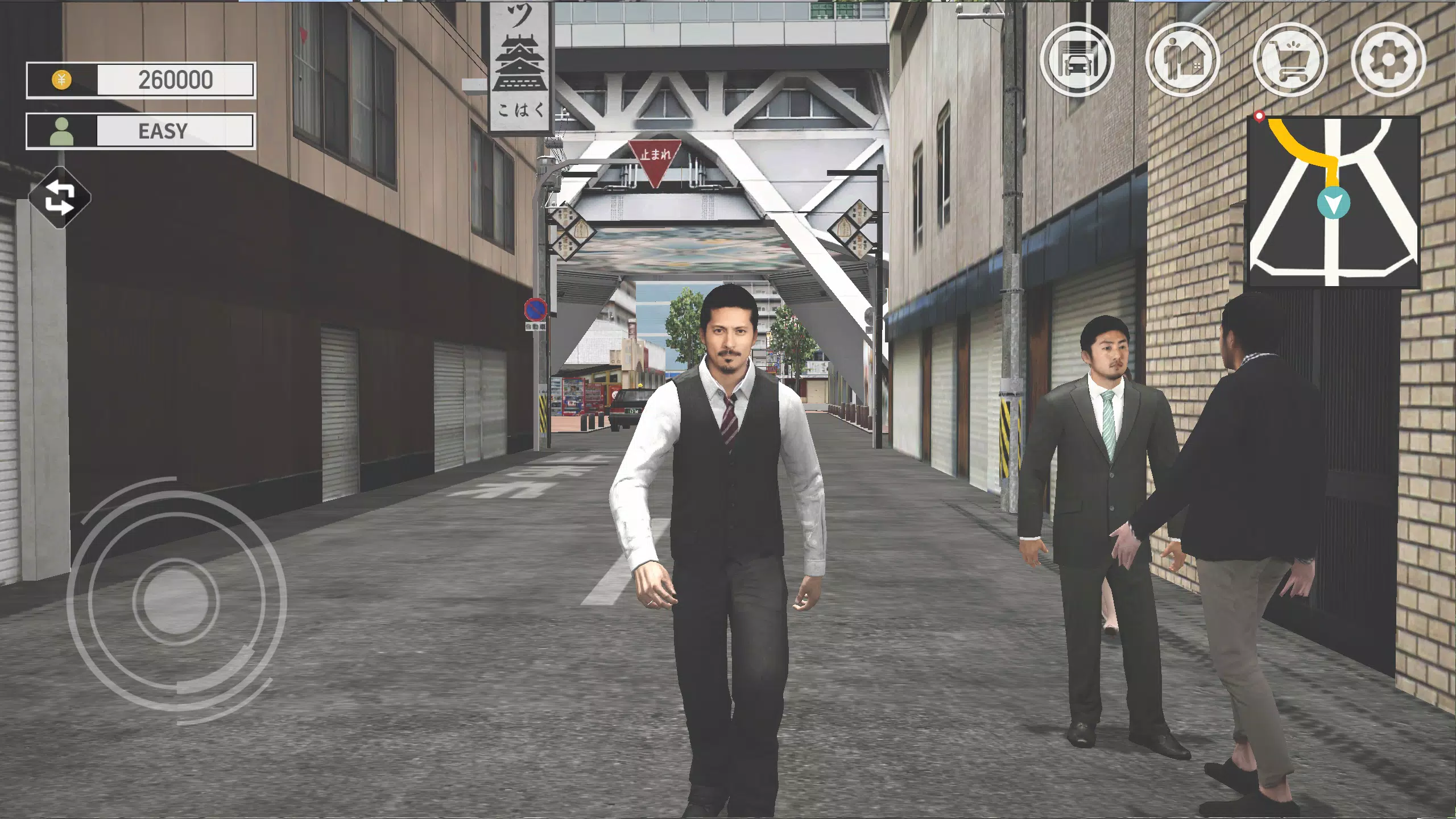This screenshot has height=819, width=1456.
Task: Switch difficulty from the EASY panel
Action: point(161,131)
